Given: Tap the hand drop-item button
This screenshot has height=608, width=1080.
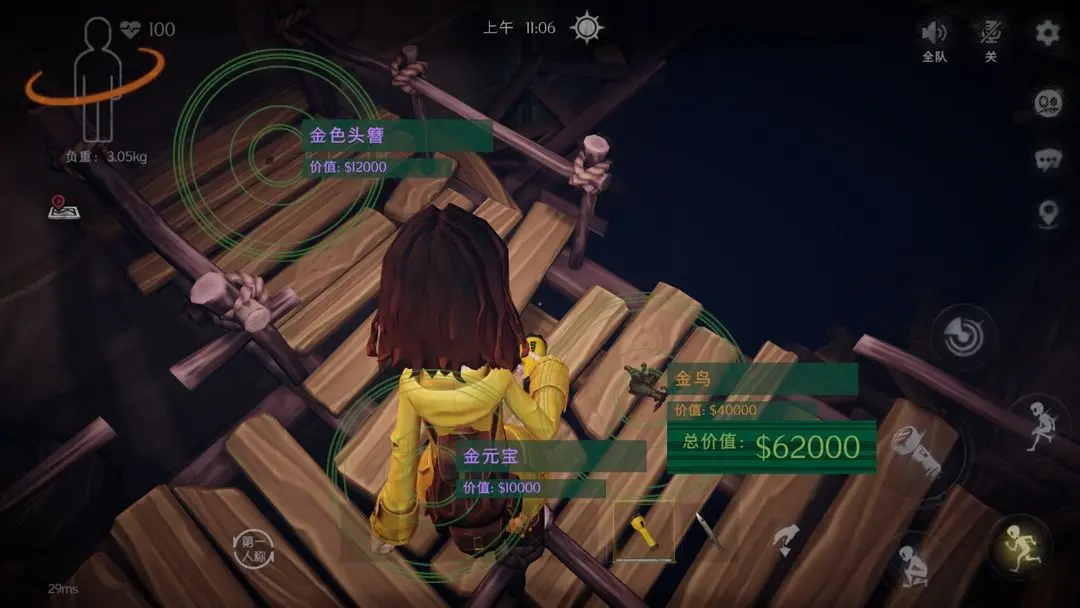Looking at the screenshot, I should pyautogui.click(x=785, y=540).
